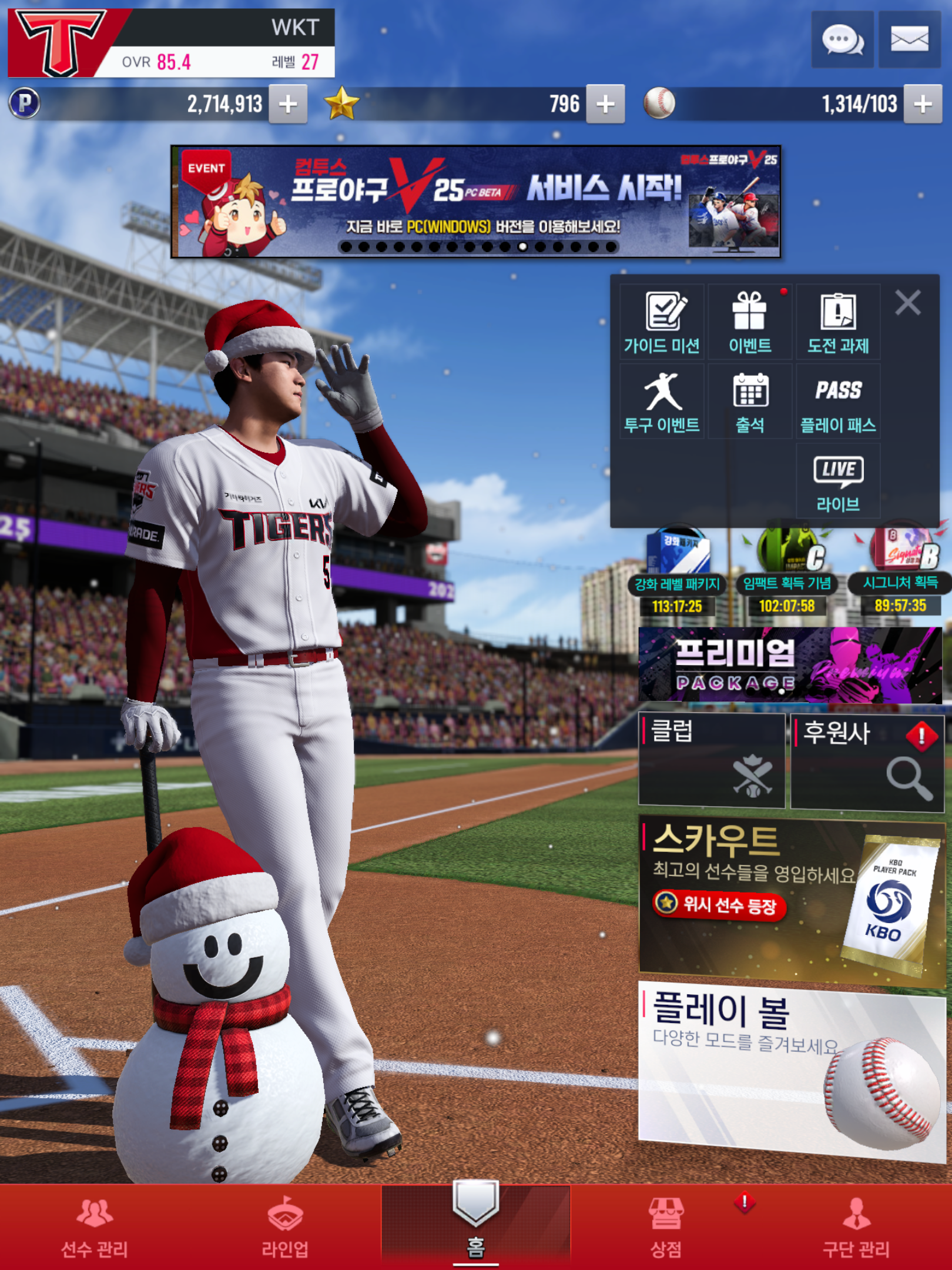Add more P points with plus button
Screen dimensions: 952x1270
(x=288, y=105)
